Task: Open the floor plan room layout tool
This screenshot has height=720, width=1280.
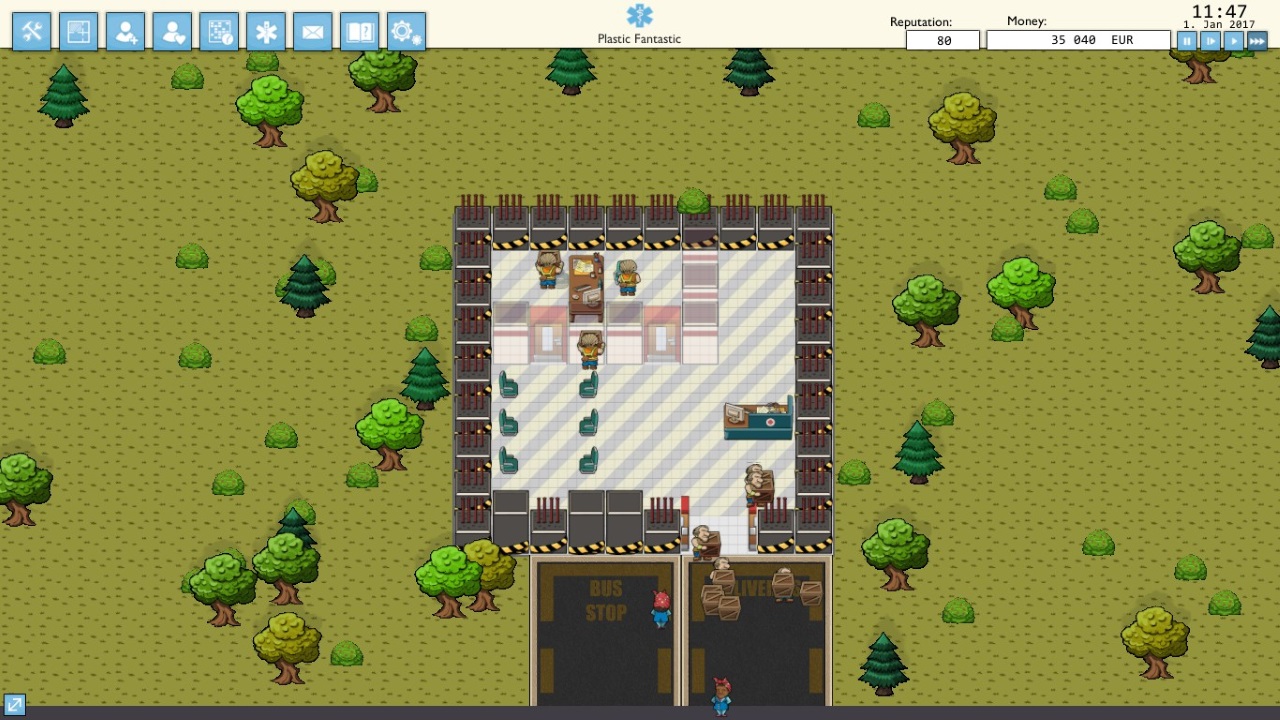Action: [x=79, y=32]
